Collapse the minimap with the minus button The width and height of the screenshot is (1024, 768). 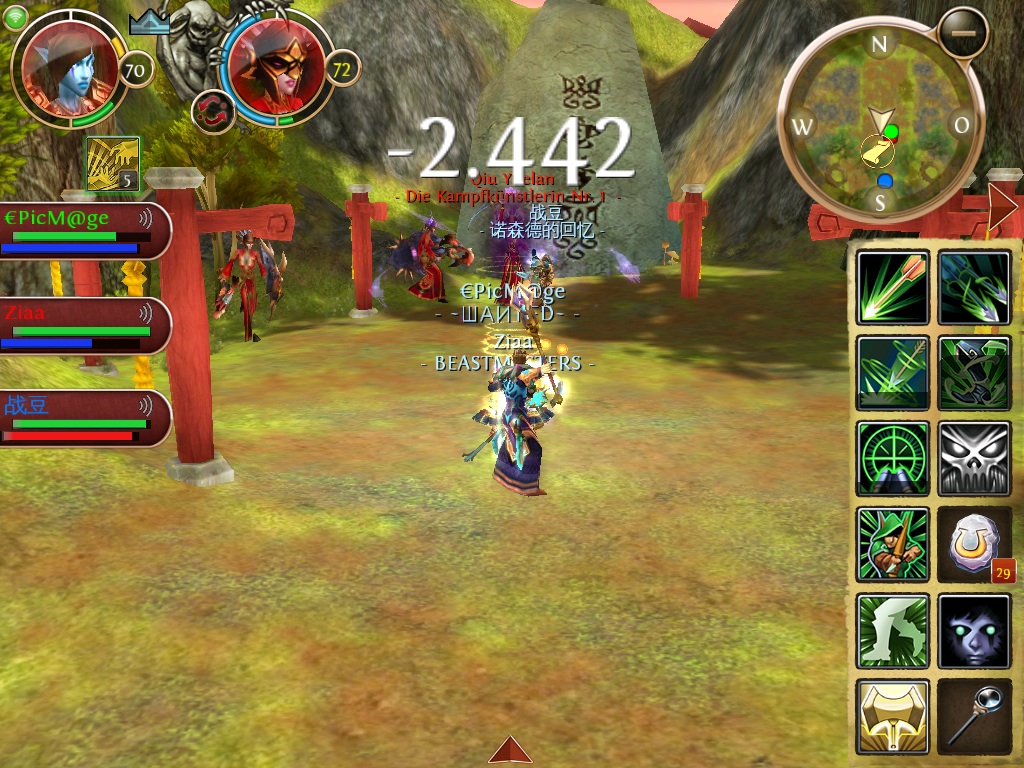pos(964,33)
